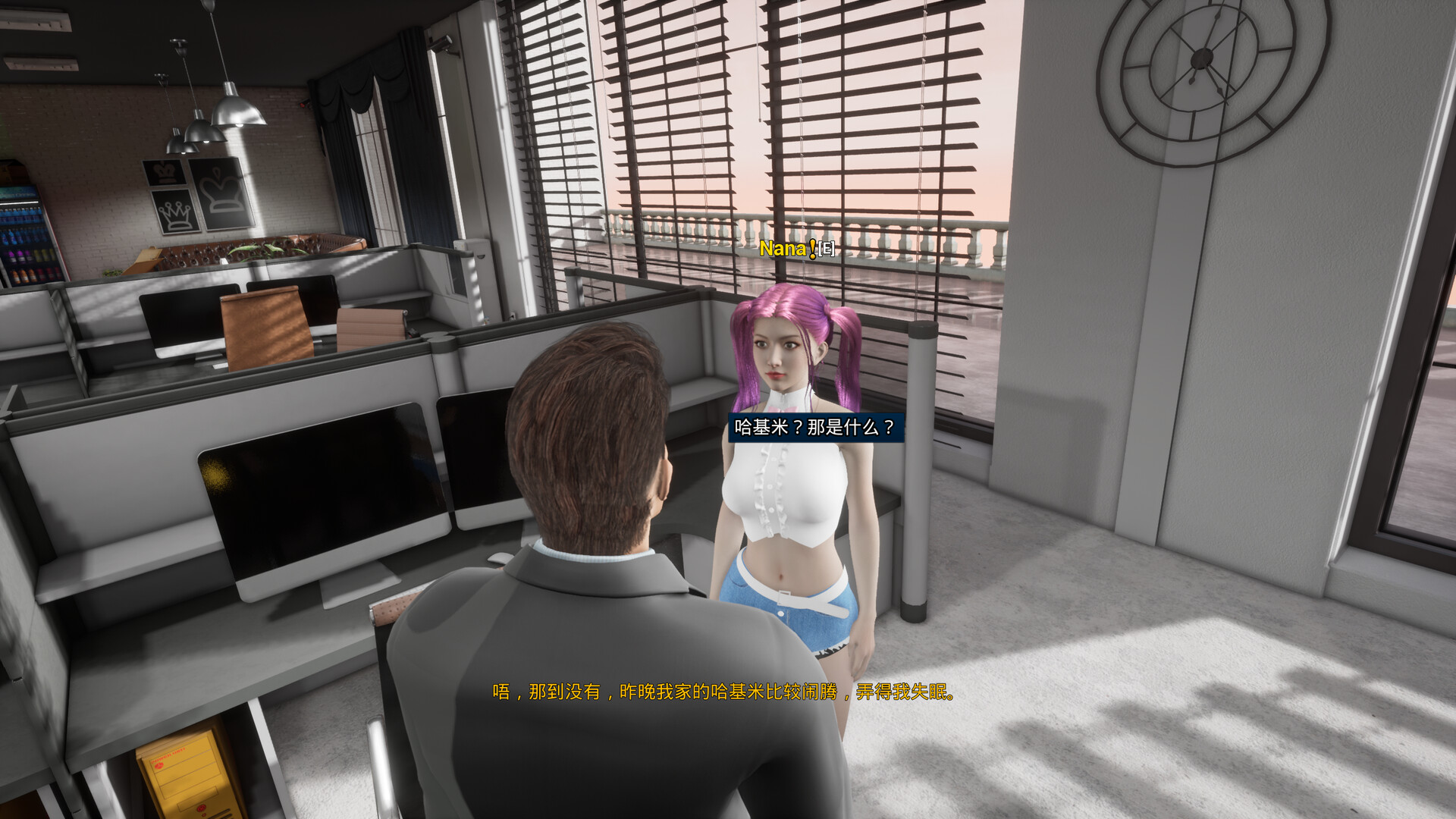The image size is (1456, 819).
Task: Open dialogue with Nana by clicking her name label
Action: [781, 248]
